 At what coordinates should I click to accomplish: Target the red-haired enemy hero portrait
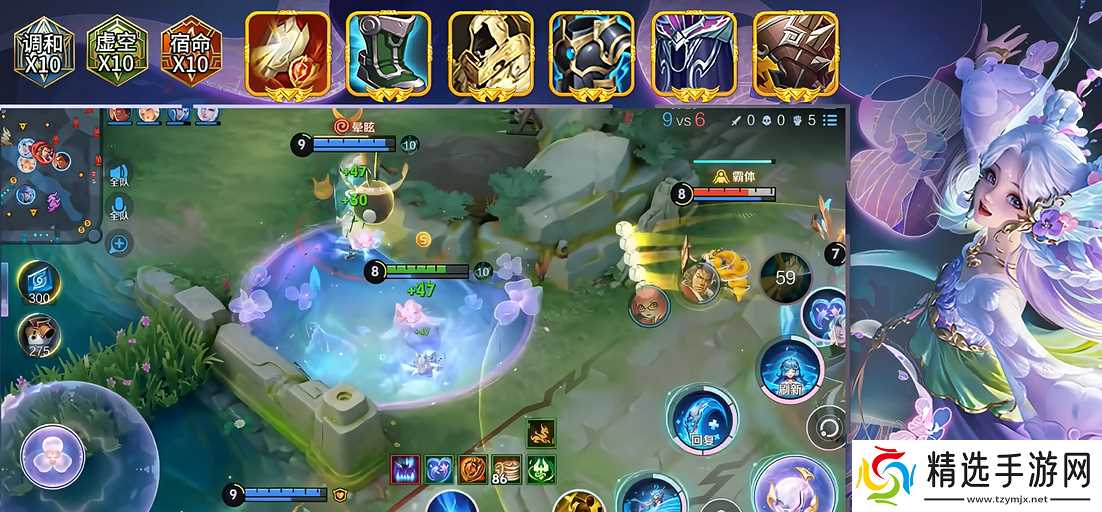click(649, 305)
